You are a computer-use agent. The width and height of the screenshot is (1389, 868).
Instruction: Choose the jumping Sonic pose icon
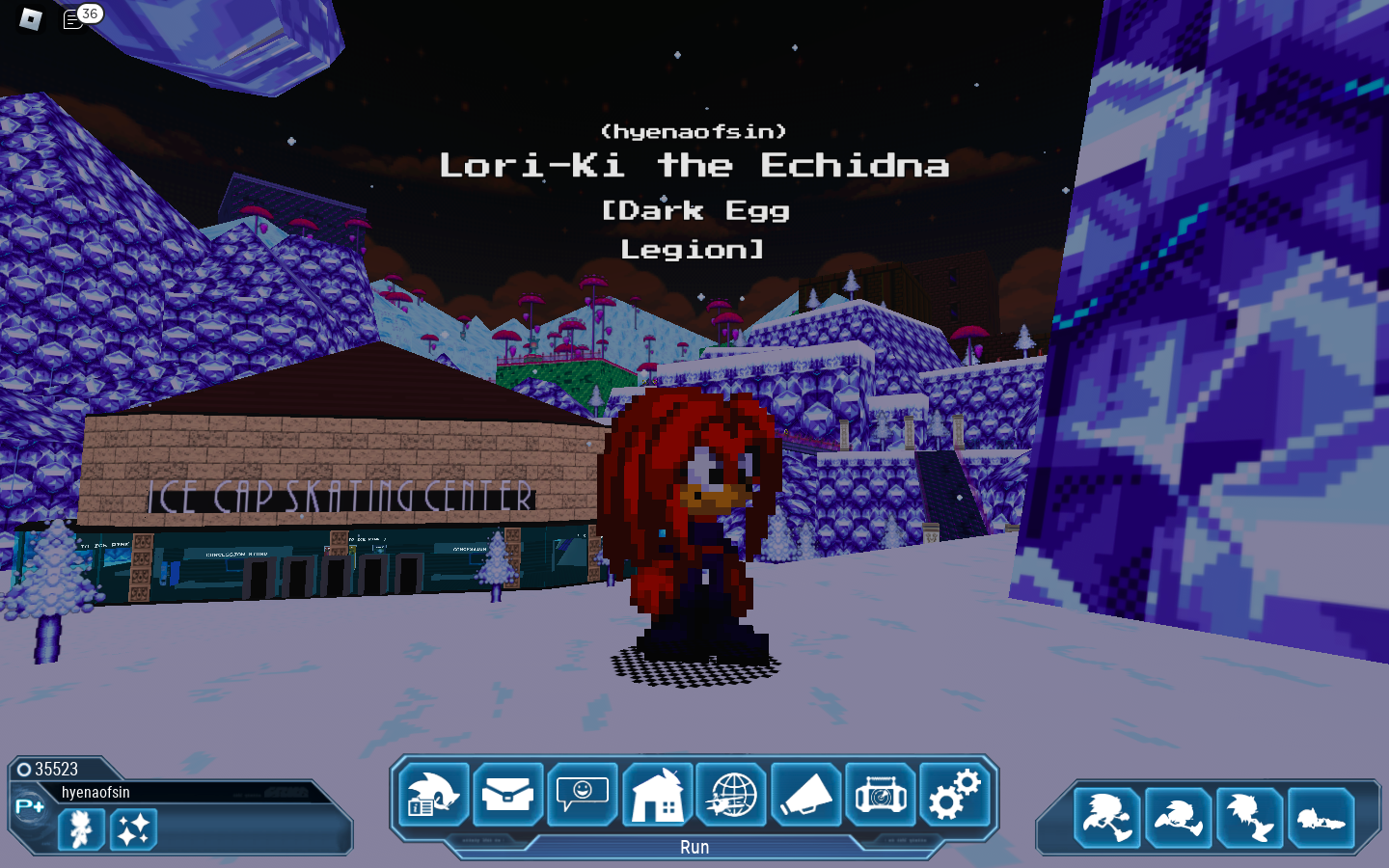coord(1250,818)
